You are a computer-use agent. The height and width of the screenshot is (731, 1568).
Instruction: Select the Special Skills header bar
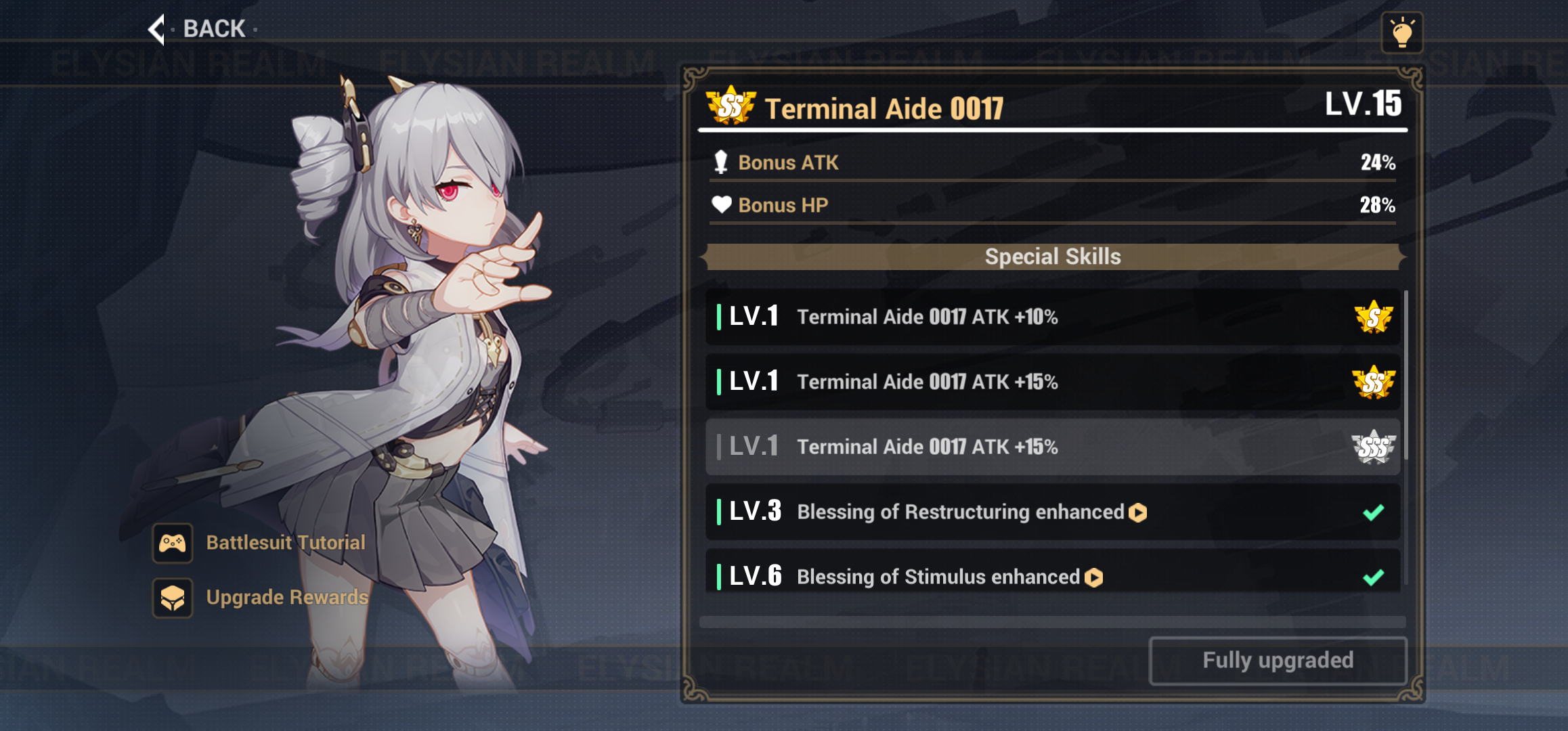1052,256
